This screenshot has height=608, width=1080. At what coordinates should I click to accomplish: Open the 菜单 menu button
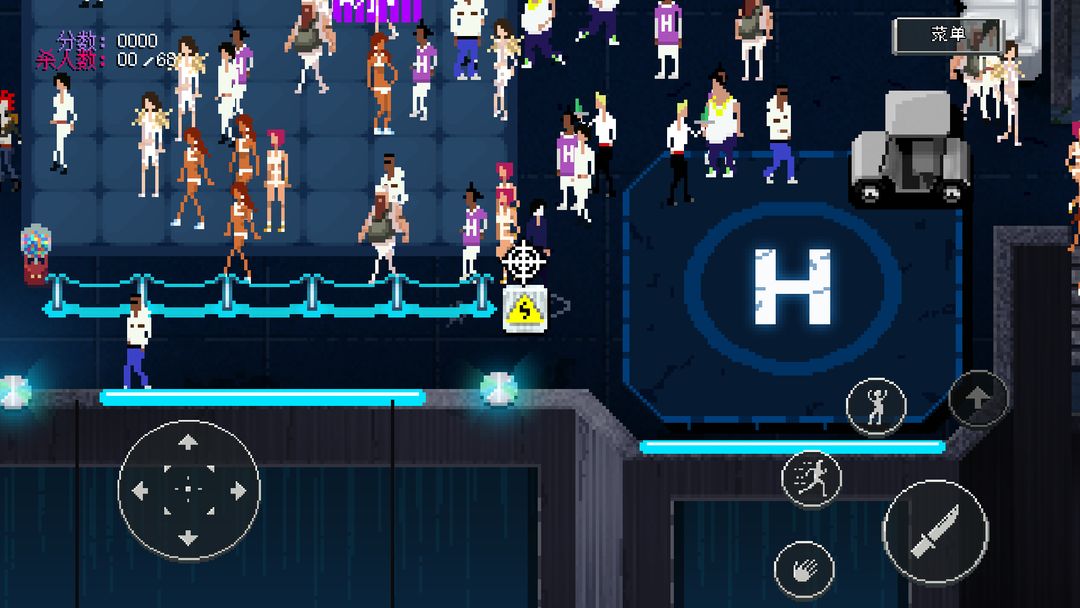947,35
